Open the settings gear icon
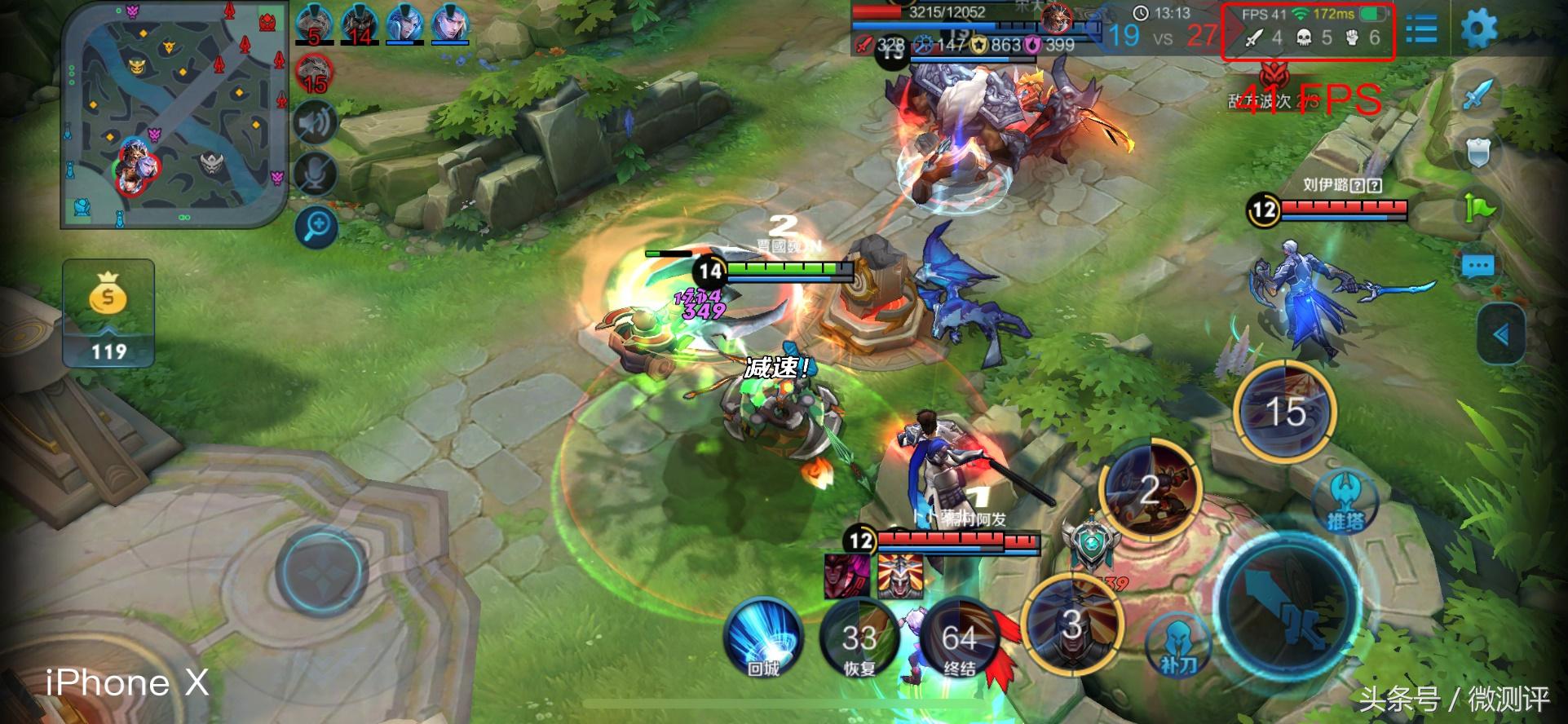The width and height of the screenshot is (1568, 724). (1478, 30)
